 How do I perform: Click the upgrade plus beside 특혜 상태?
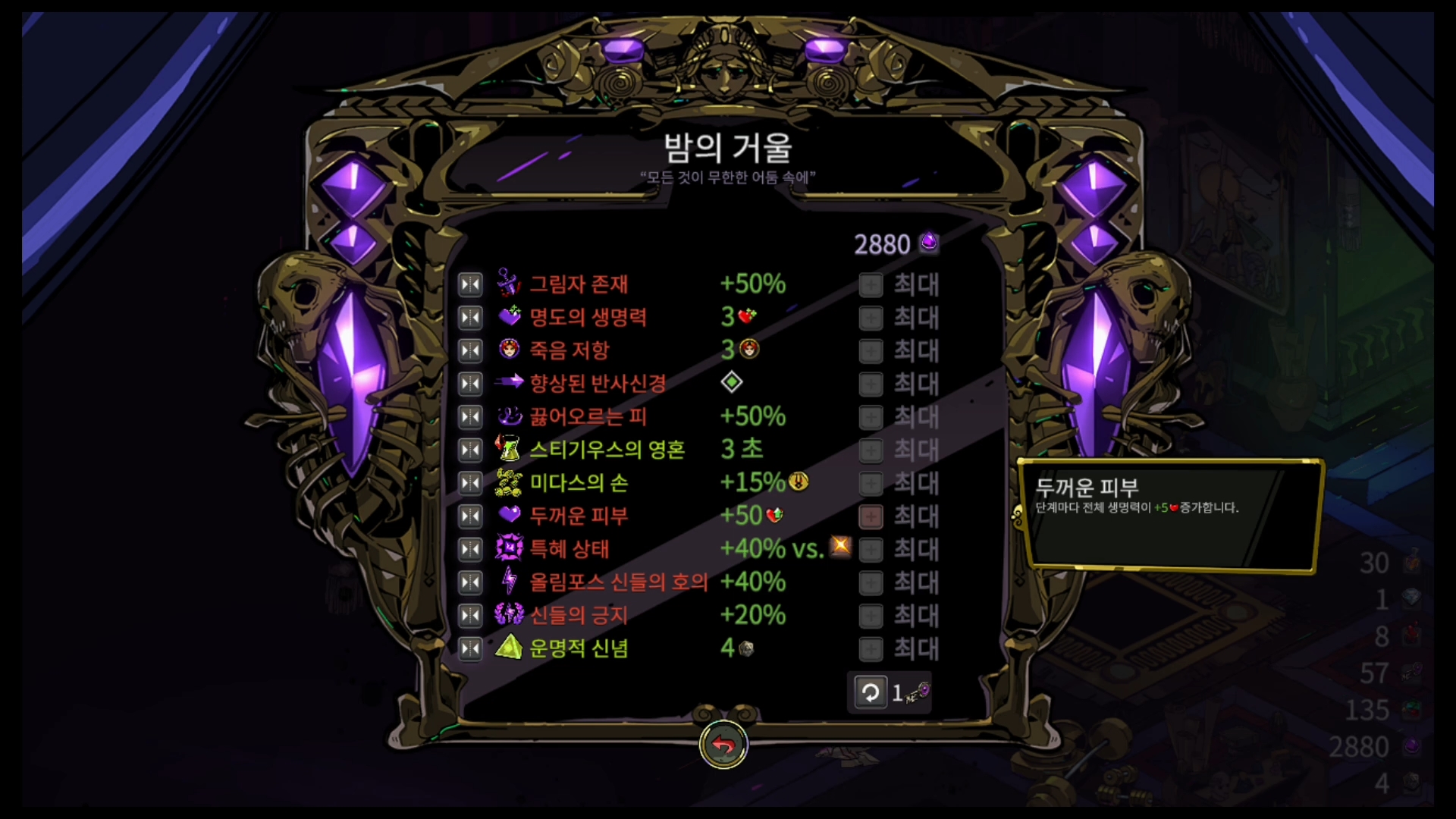coord(871,548)
